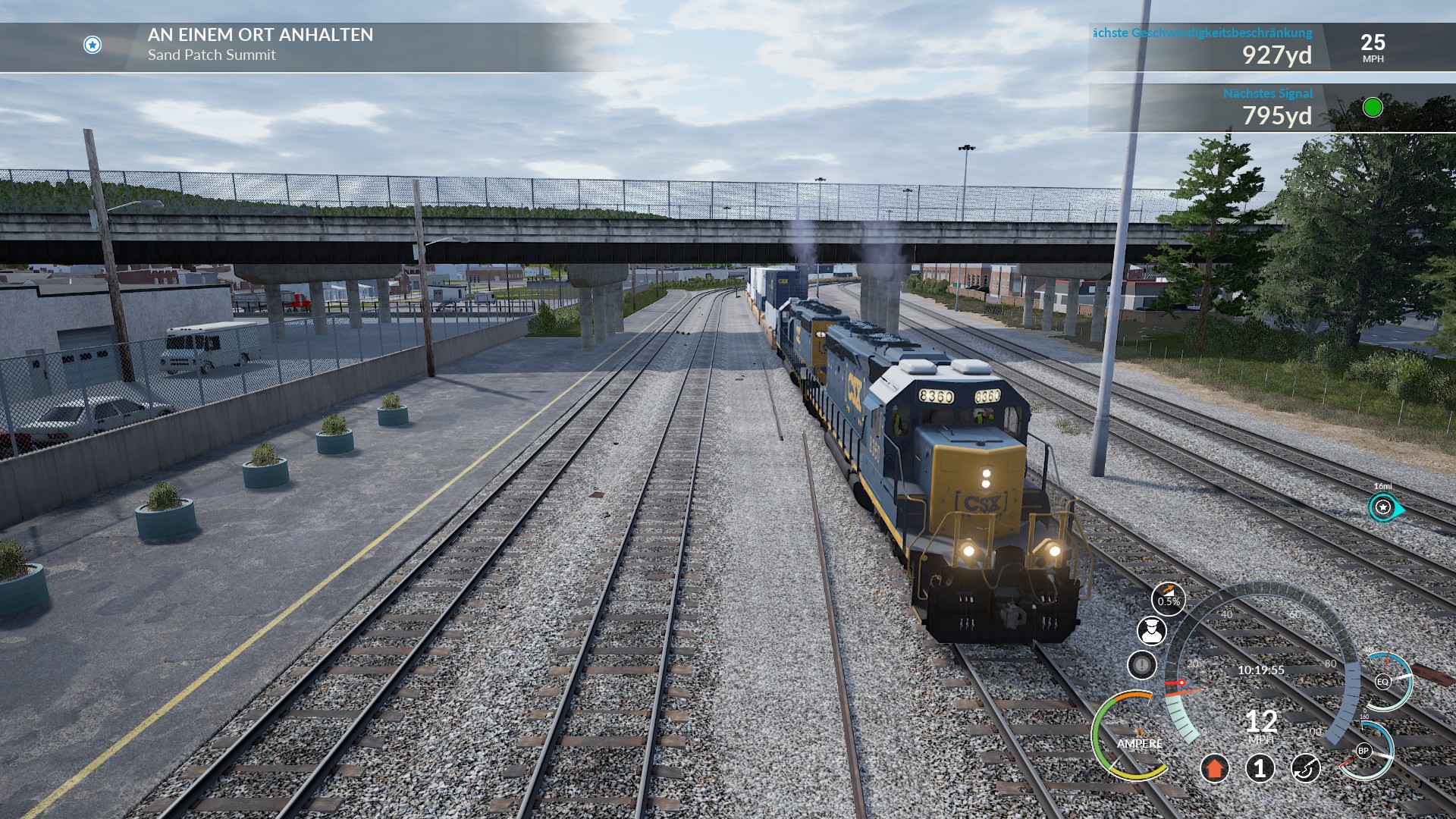Select the Sand Patch Summit objective tracker
1456x819 pixels.
260,45
